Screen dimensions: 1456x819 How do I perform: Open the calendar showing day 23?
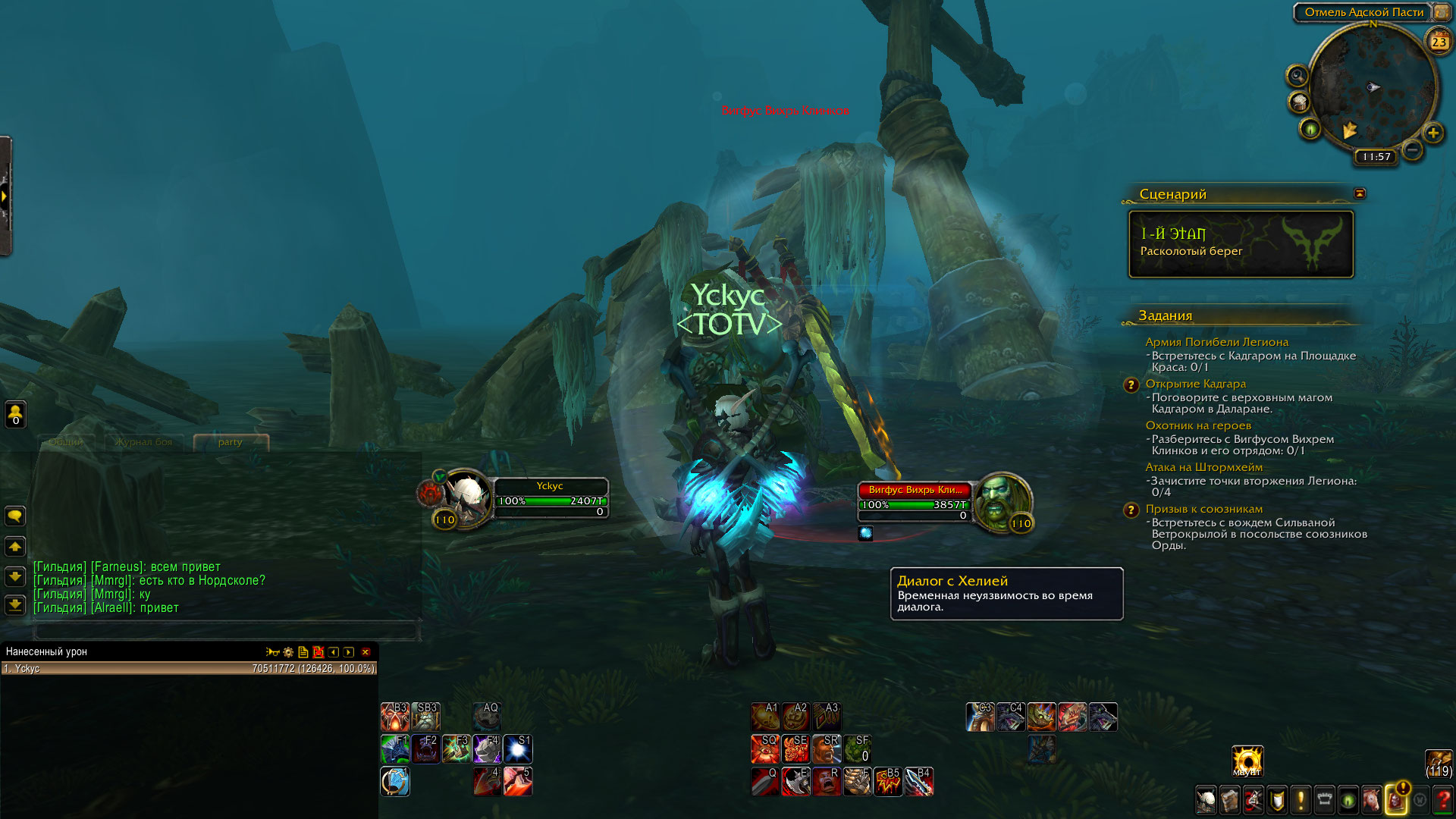pyautogui.click(x=1439, y=42)
